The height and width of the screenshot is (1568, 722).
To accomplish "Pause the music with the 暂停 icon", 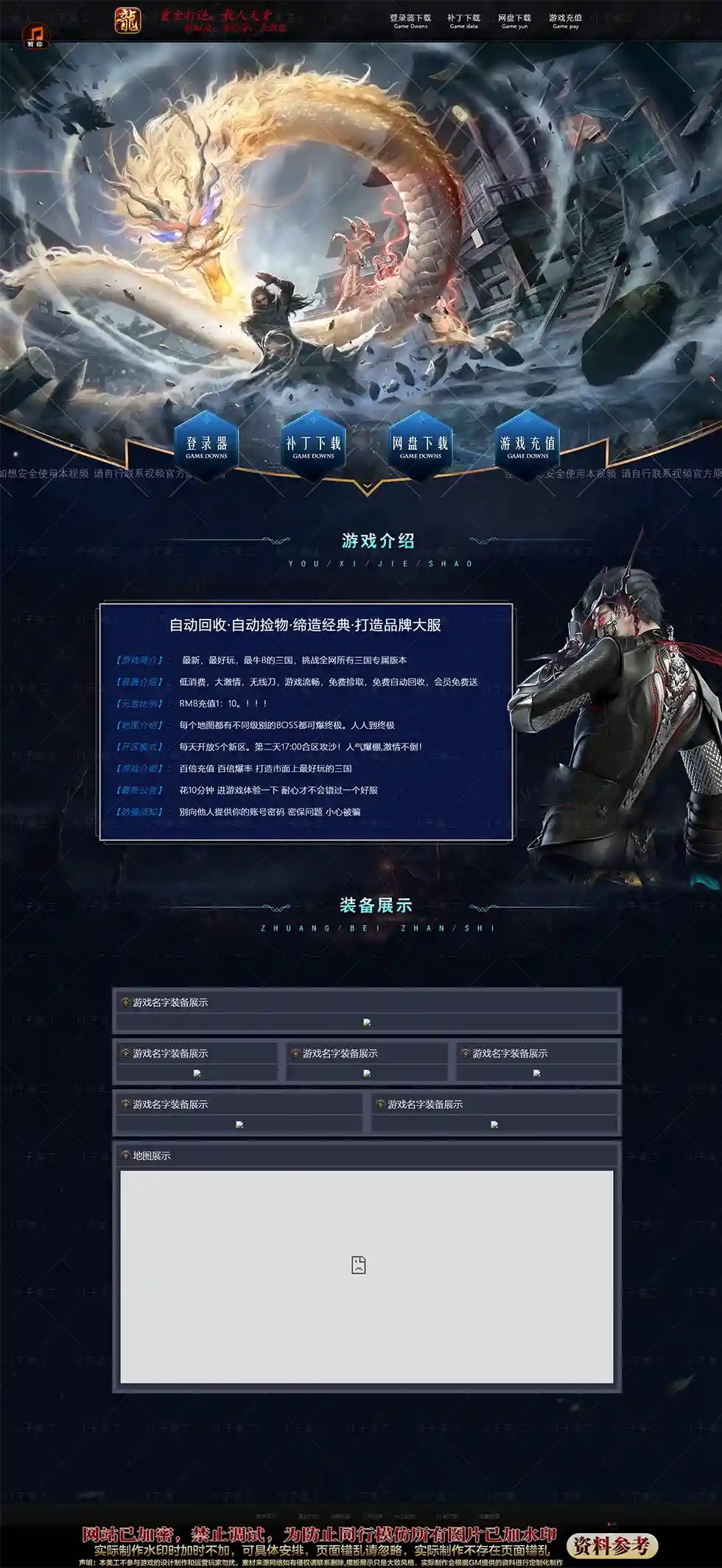I will point(35,35).
